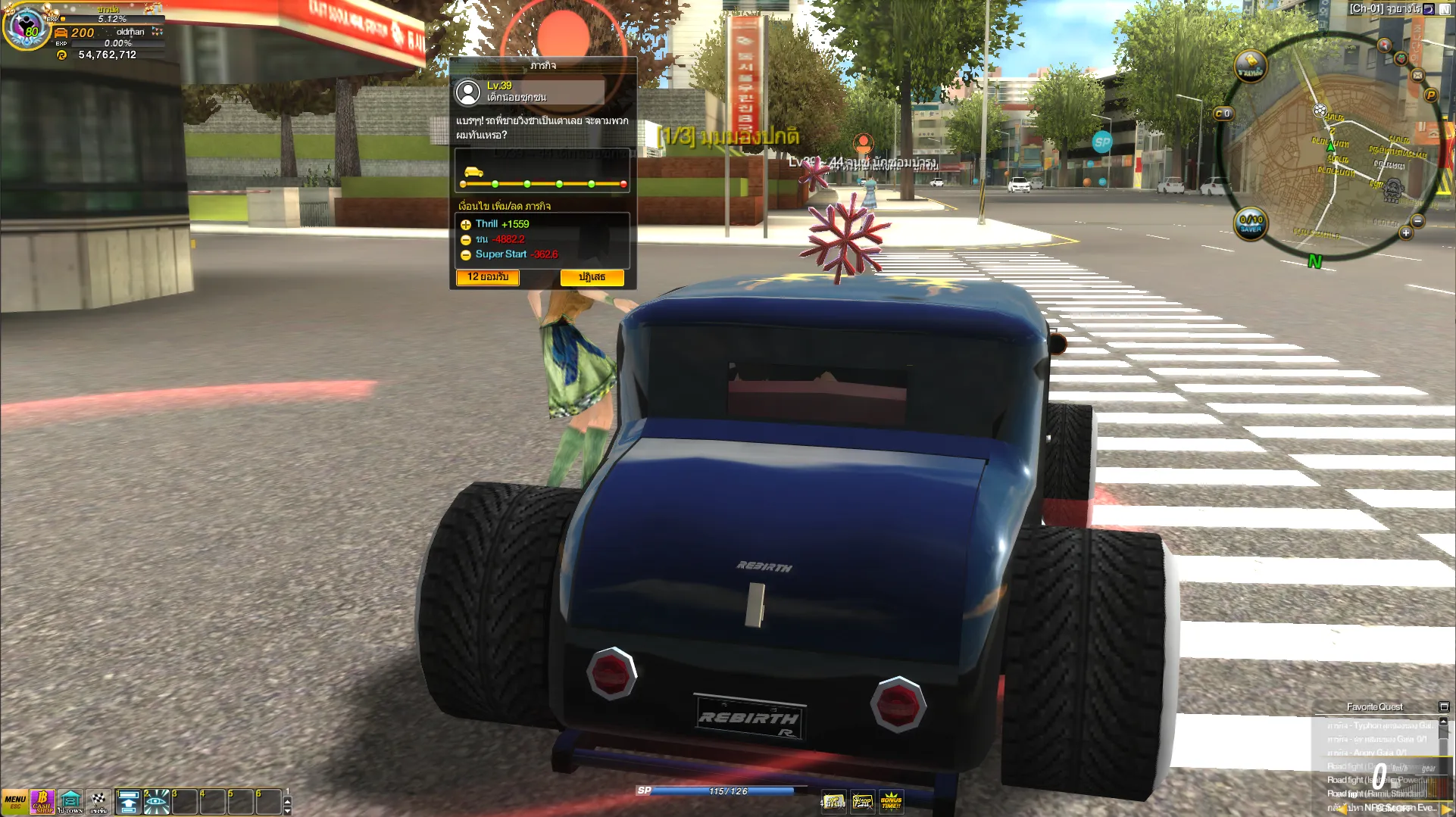Activate the arrow boost skill in slot 1
This screenshot has width=1456, height=817.
point(129,802)
